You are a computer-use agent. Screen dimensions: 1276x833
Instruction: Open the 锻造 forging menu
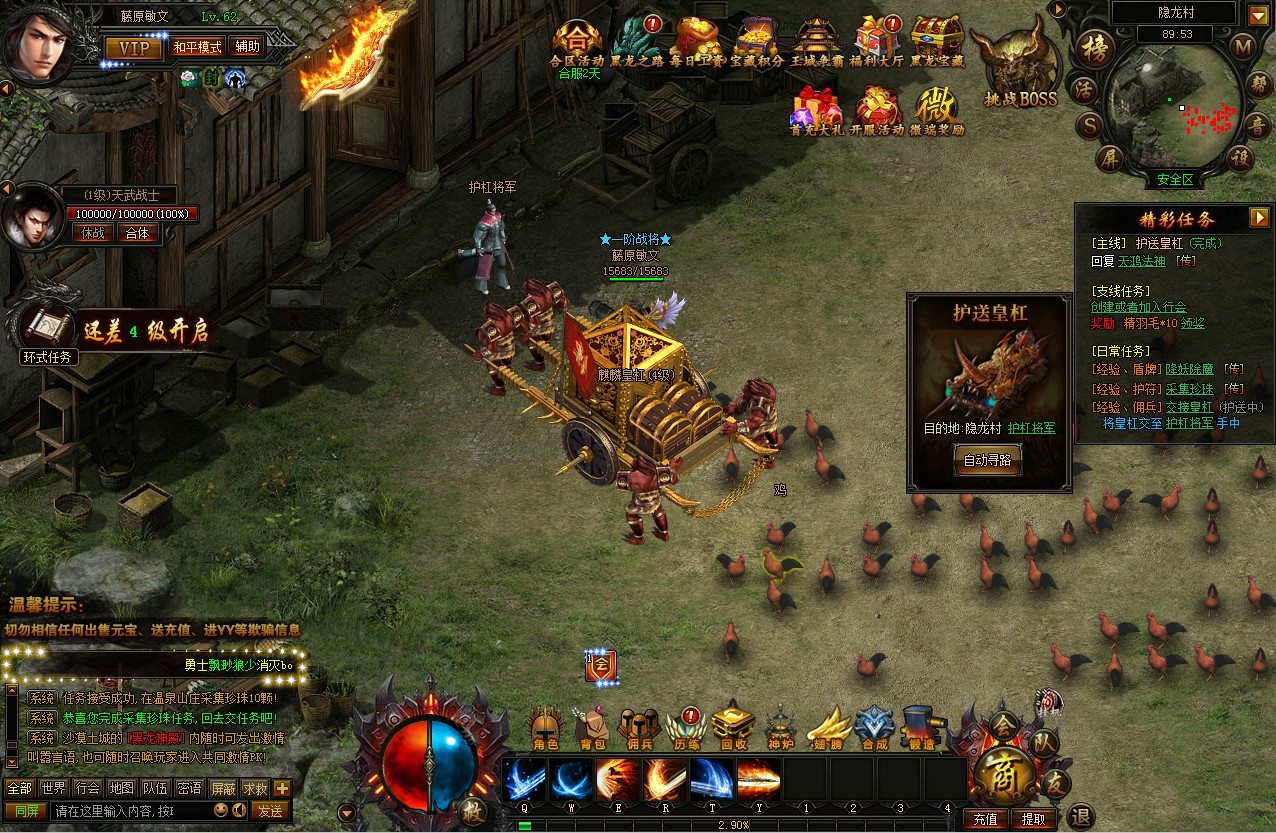921,727
